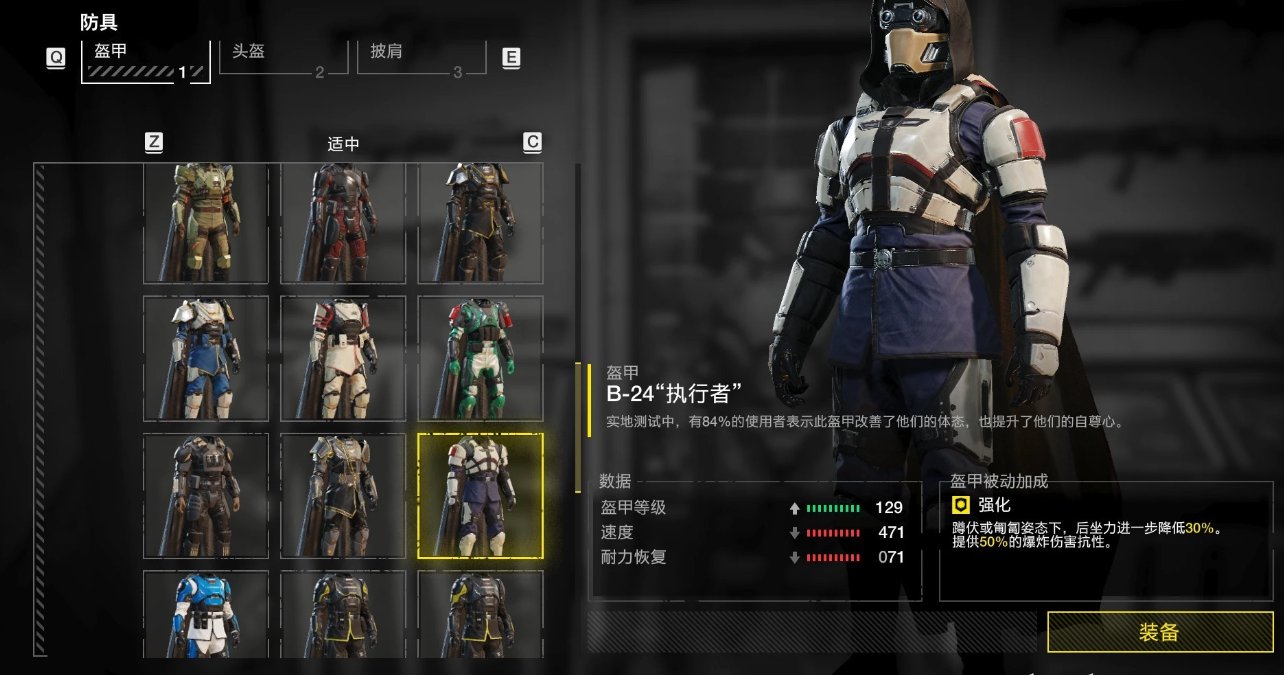
Task: Choose the olive green armor thumbnail
Action: pos(206,223)
